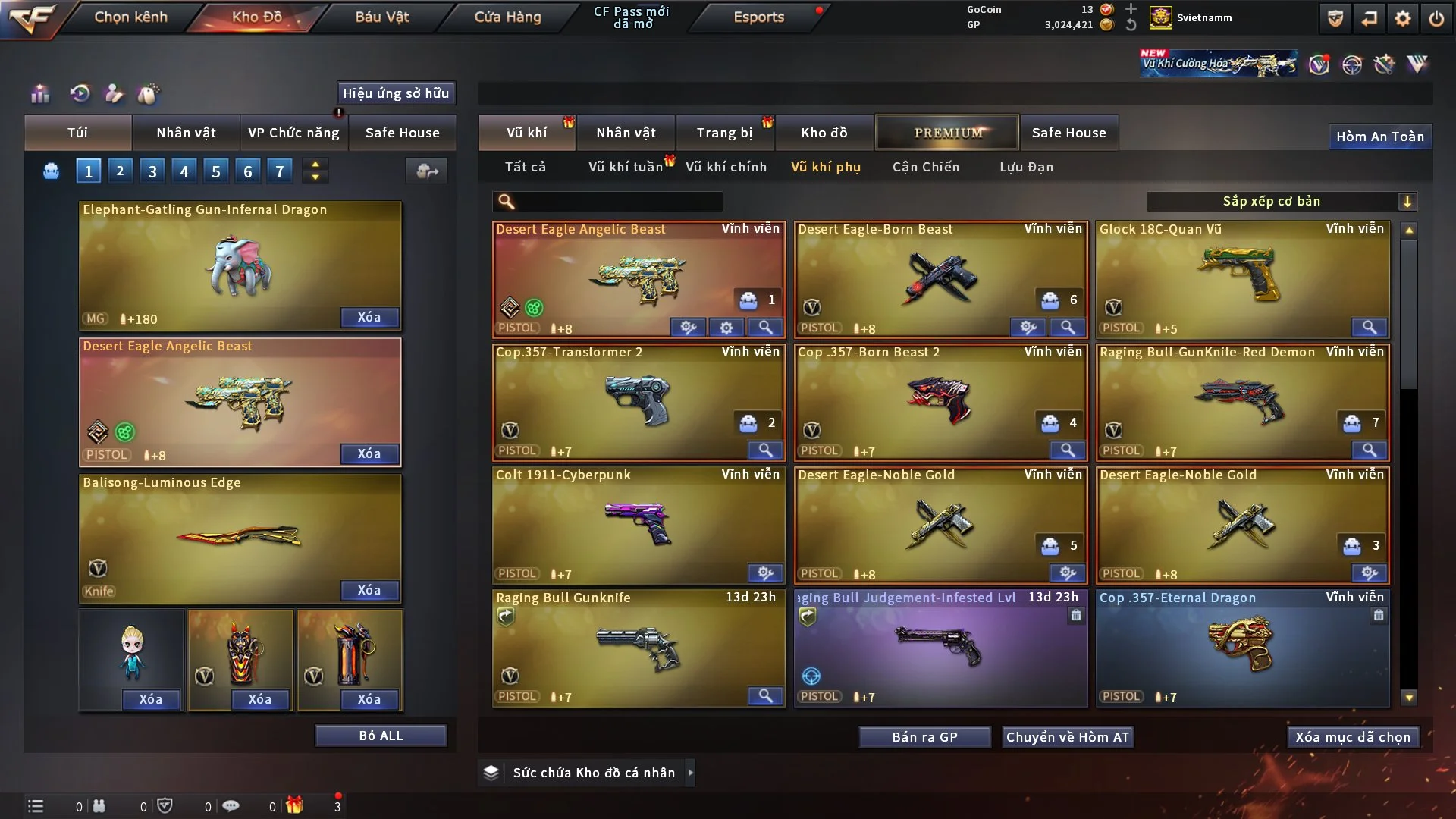1456x819 pixels.
Task: Open the Chọn kênh menu
Action: [130, 17]
